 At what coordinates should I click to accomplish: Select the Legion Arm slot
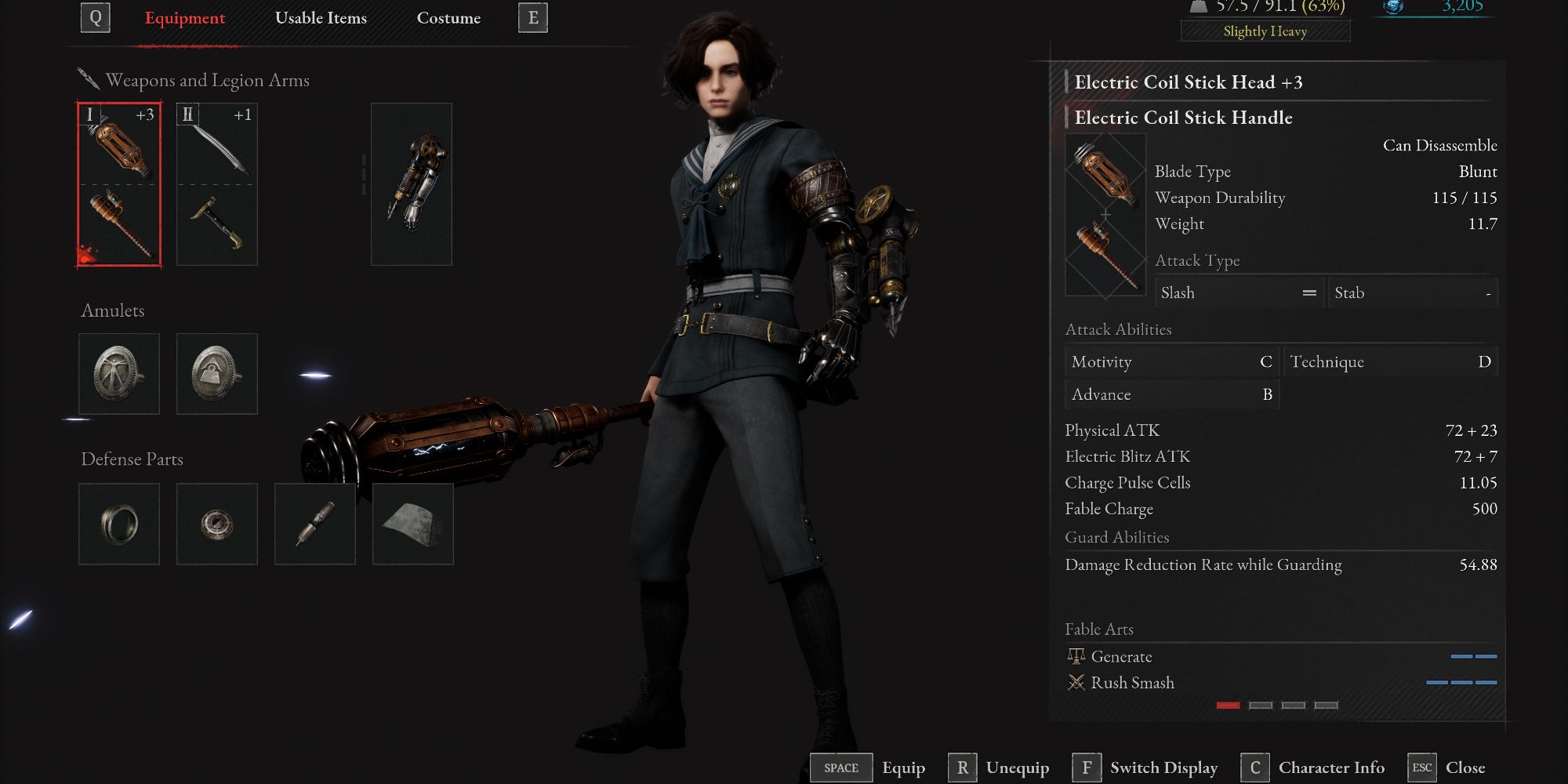coord(412,184)
